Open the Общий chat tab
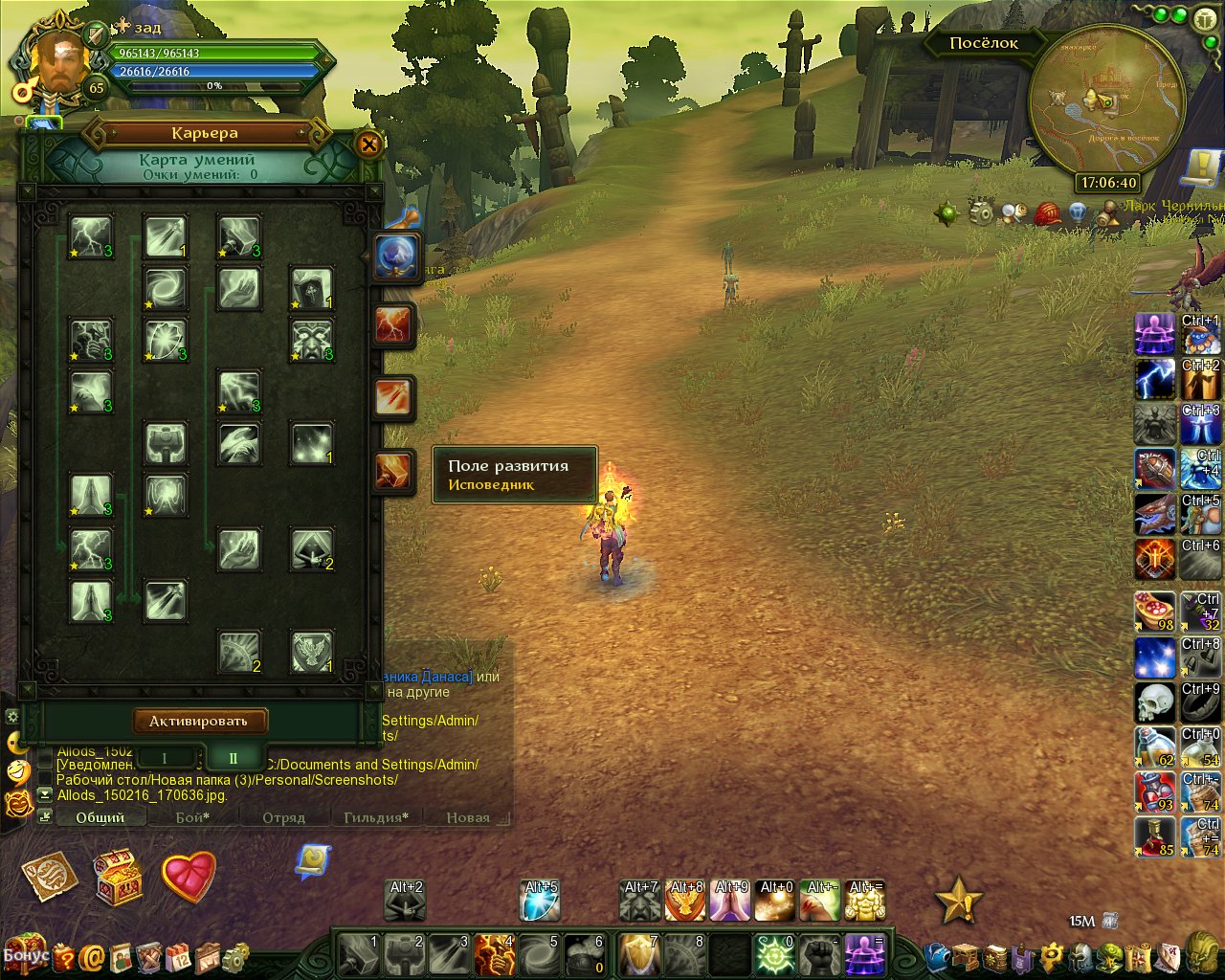Screen dimensions: 1225x980 coord(100,817)
